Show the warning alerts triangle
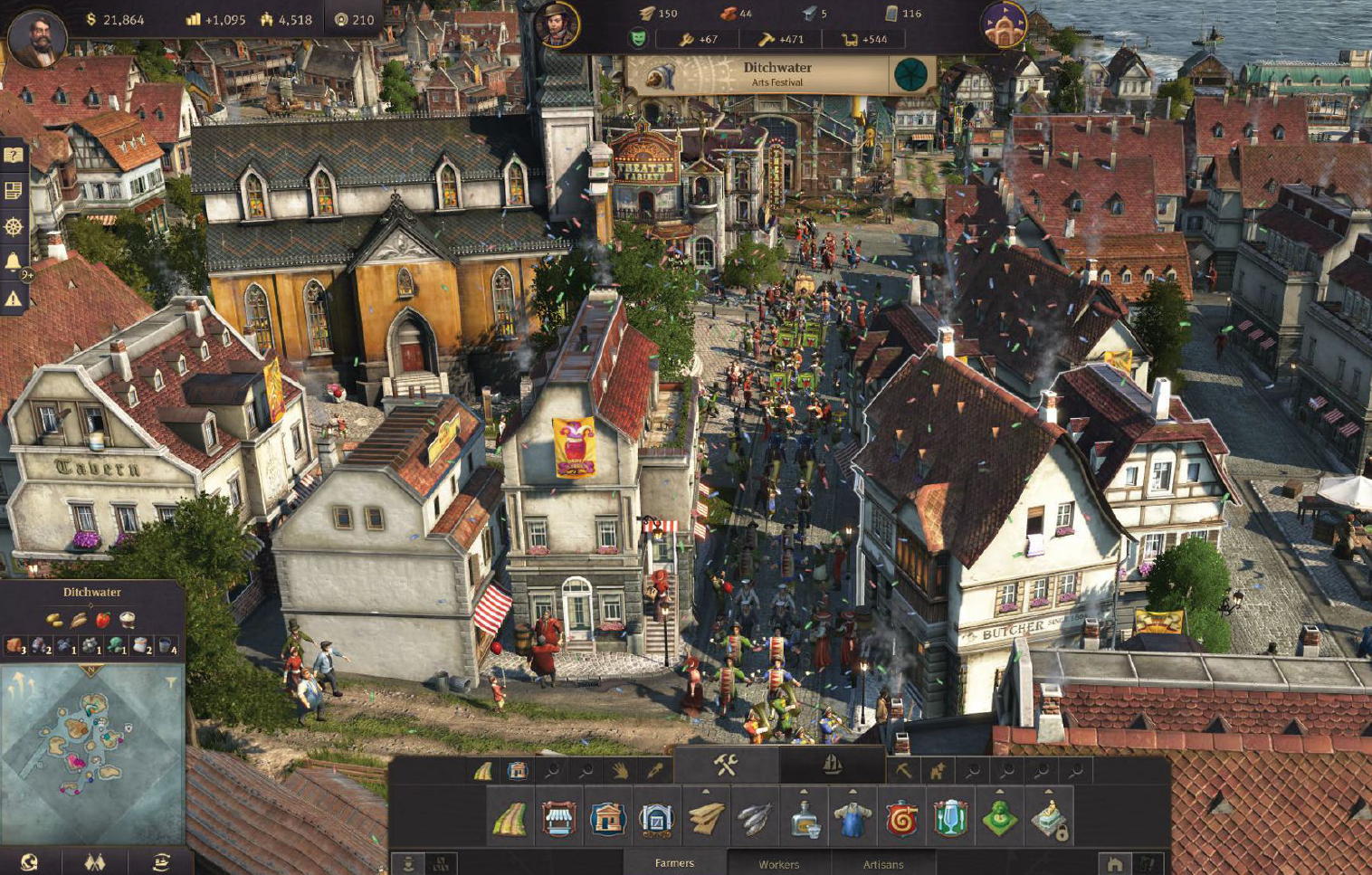This screenshot has width=1372, height=875. tap(14, 298)
